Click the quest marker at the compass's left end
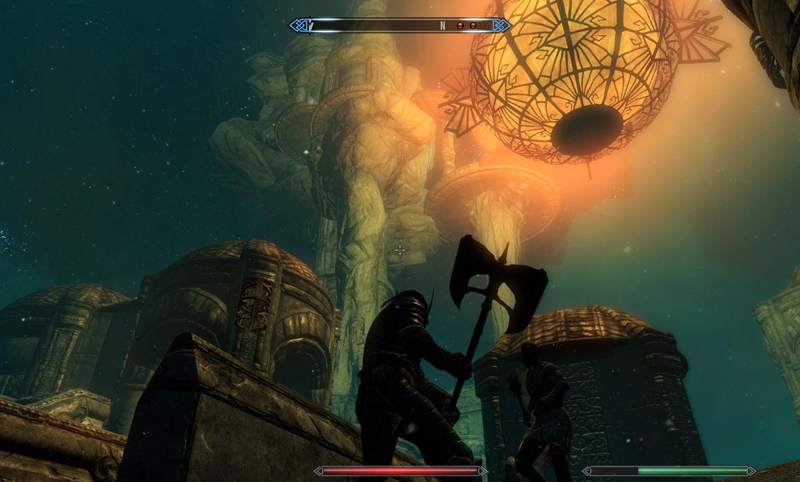Screen dimensions: 800x482 312,25
